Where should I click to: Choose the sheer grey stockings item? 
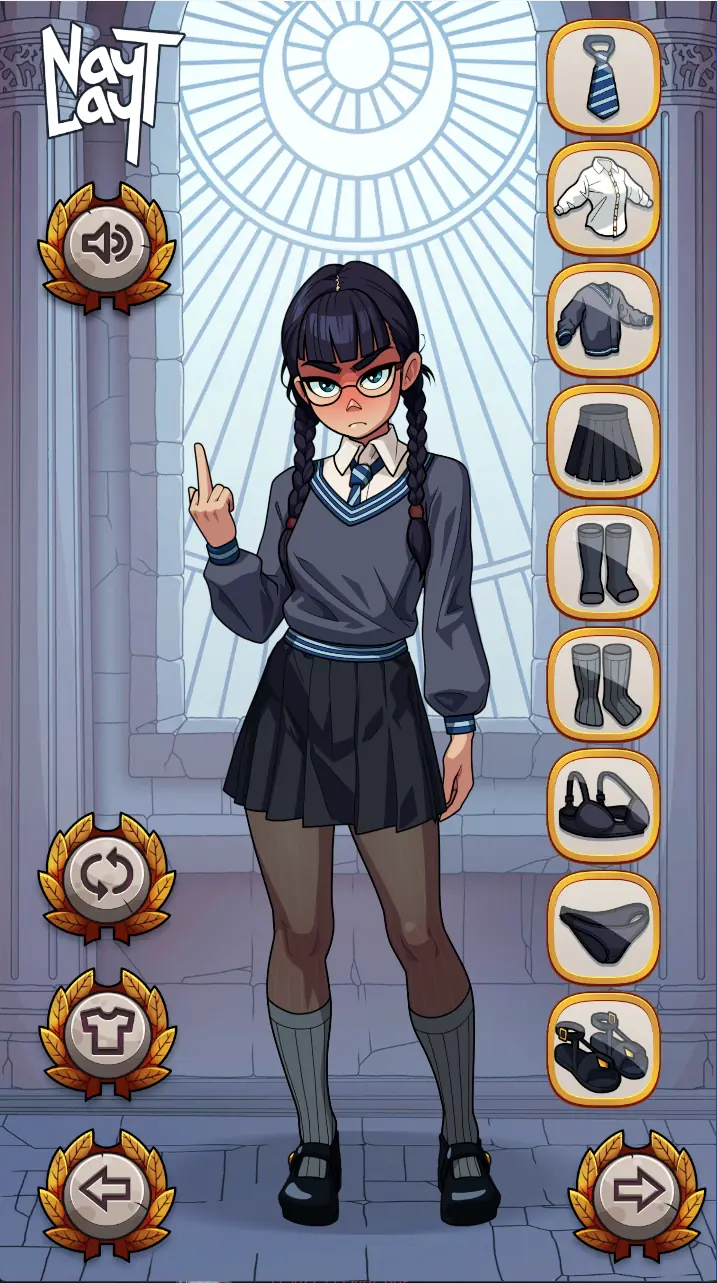click(604, 685)
